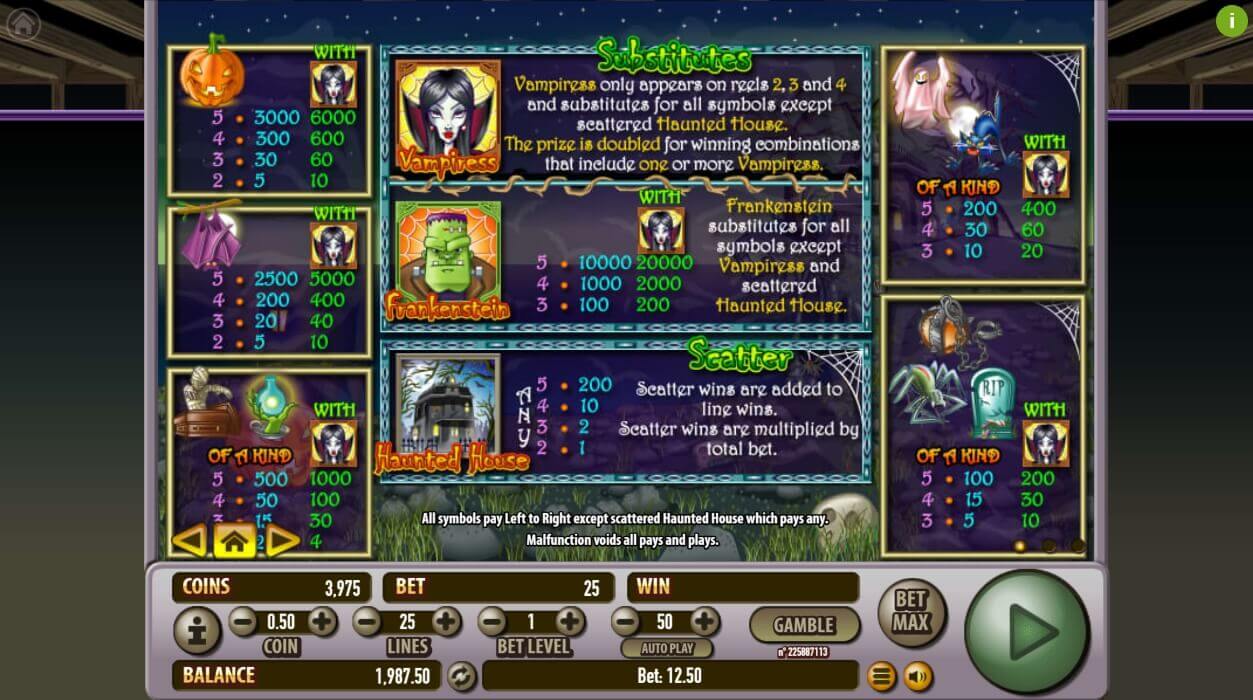Toggle the sound speaker icon
The image size is (1253, 700).
pos(917,677)
